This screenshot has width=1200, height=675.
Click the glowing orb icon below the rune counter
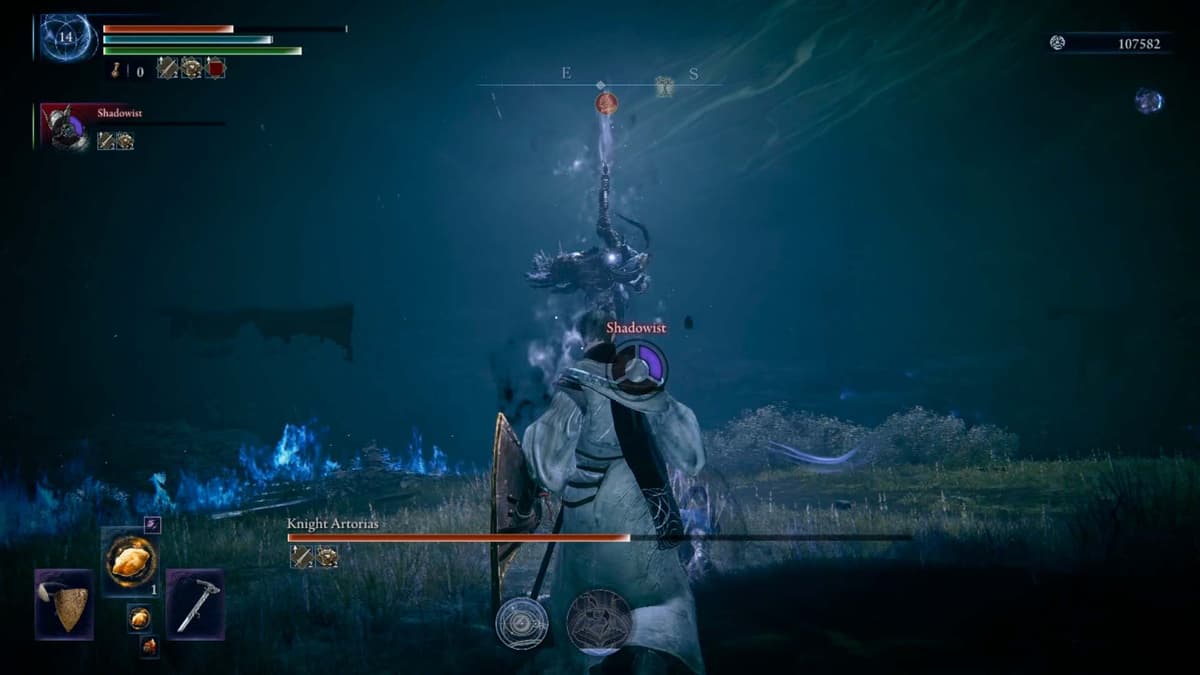click(x=1148, y=100)
